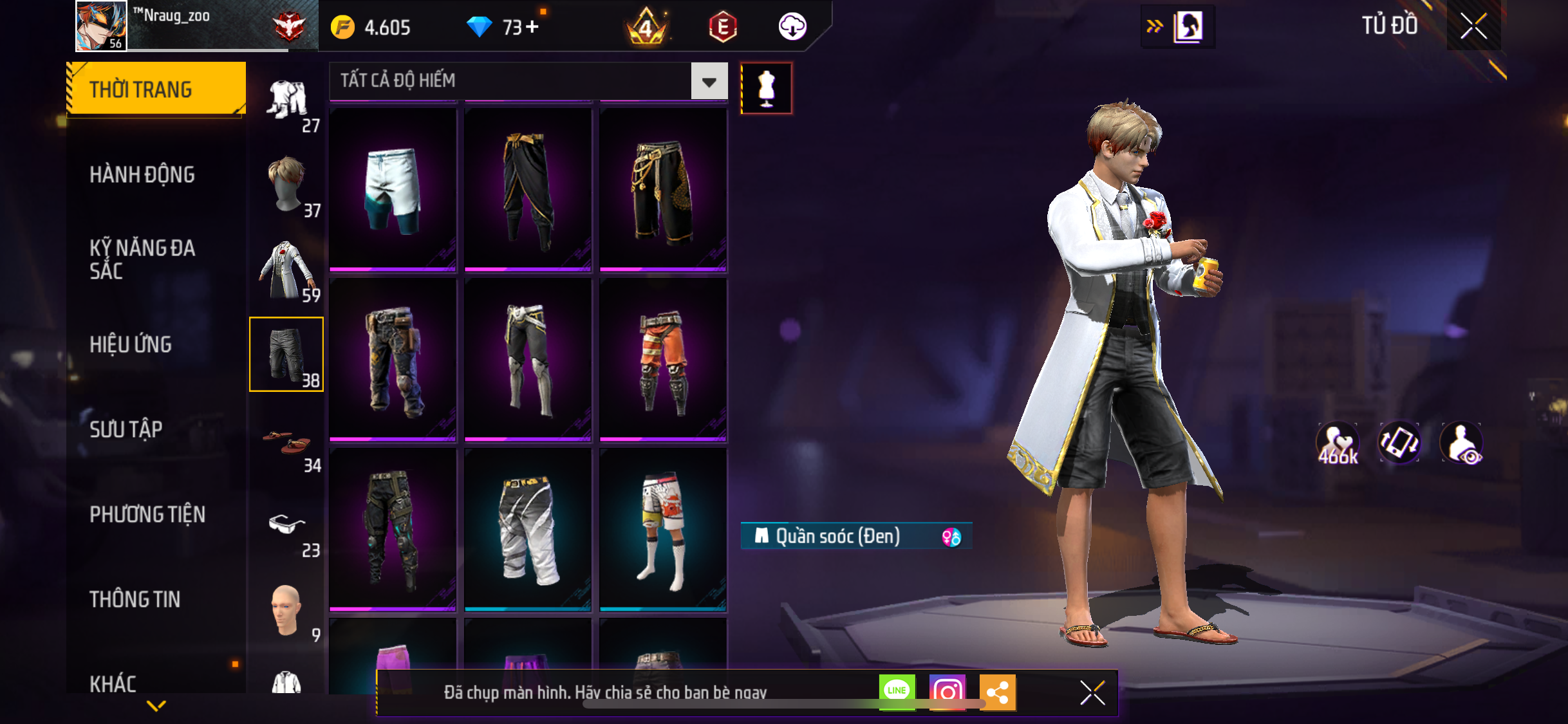Image resolution: width=1568 pixels, height=724 pixels.
Task: Pick the white shorts with long socks
Action: click(x=662, y=529)
